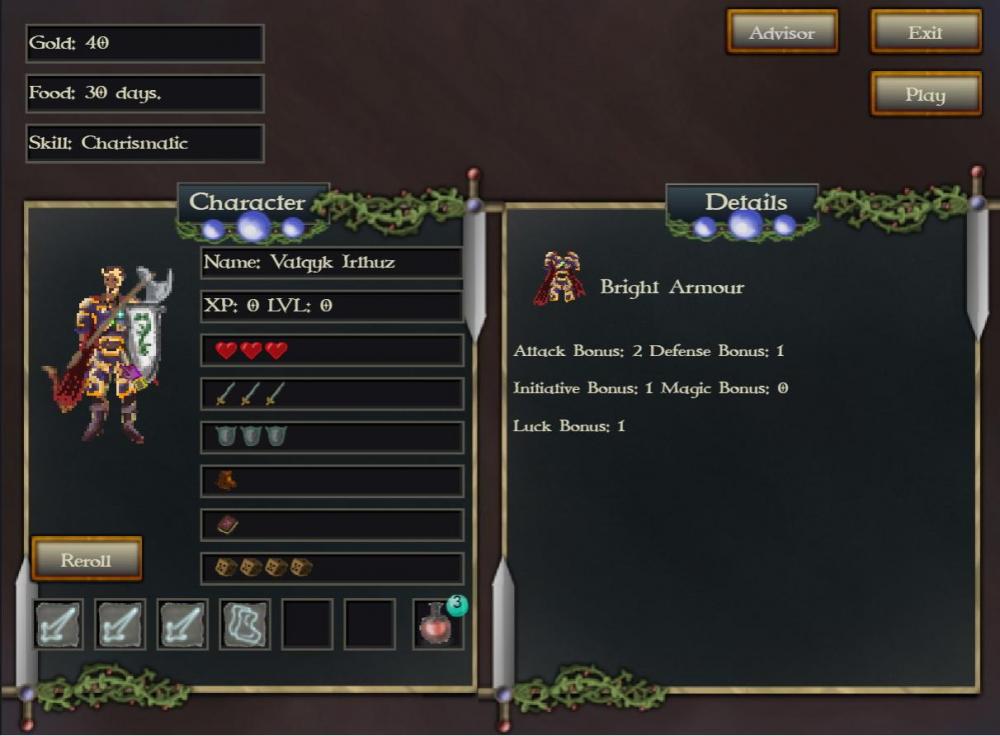Start the game with the Play button

[925, 95]
